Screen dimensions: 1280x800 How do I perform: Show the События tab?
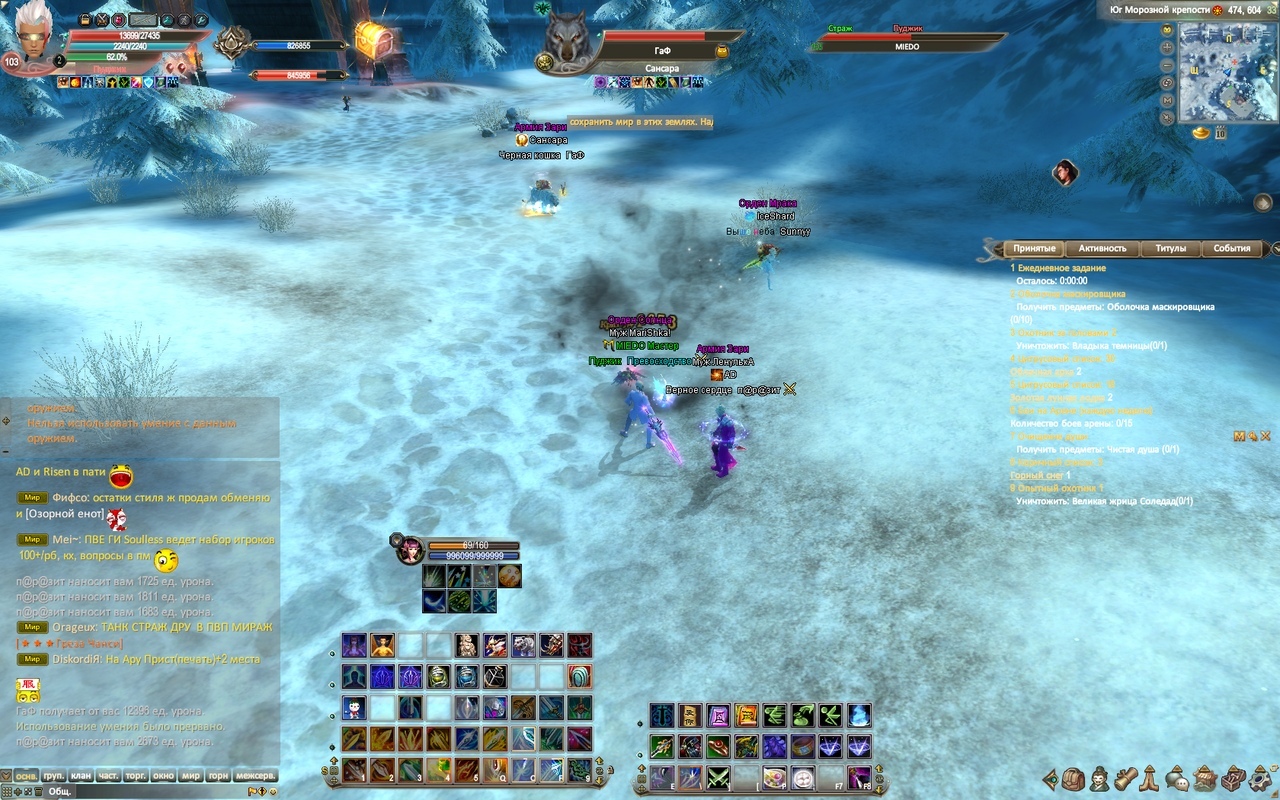[1231, 248]
